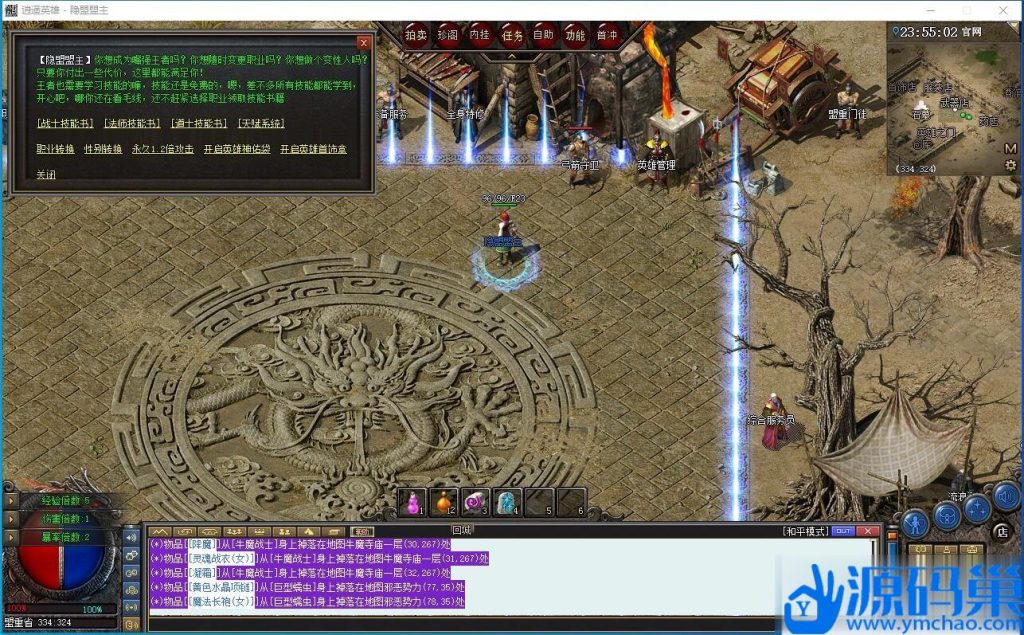Image resolution: width=1024 pixels, height=635 pixels.
Task: Click the 关闭 text in the dialog
Action: click(46, 174)
